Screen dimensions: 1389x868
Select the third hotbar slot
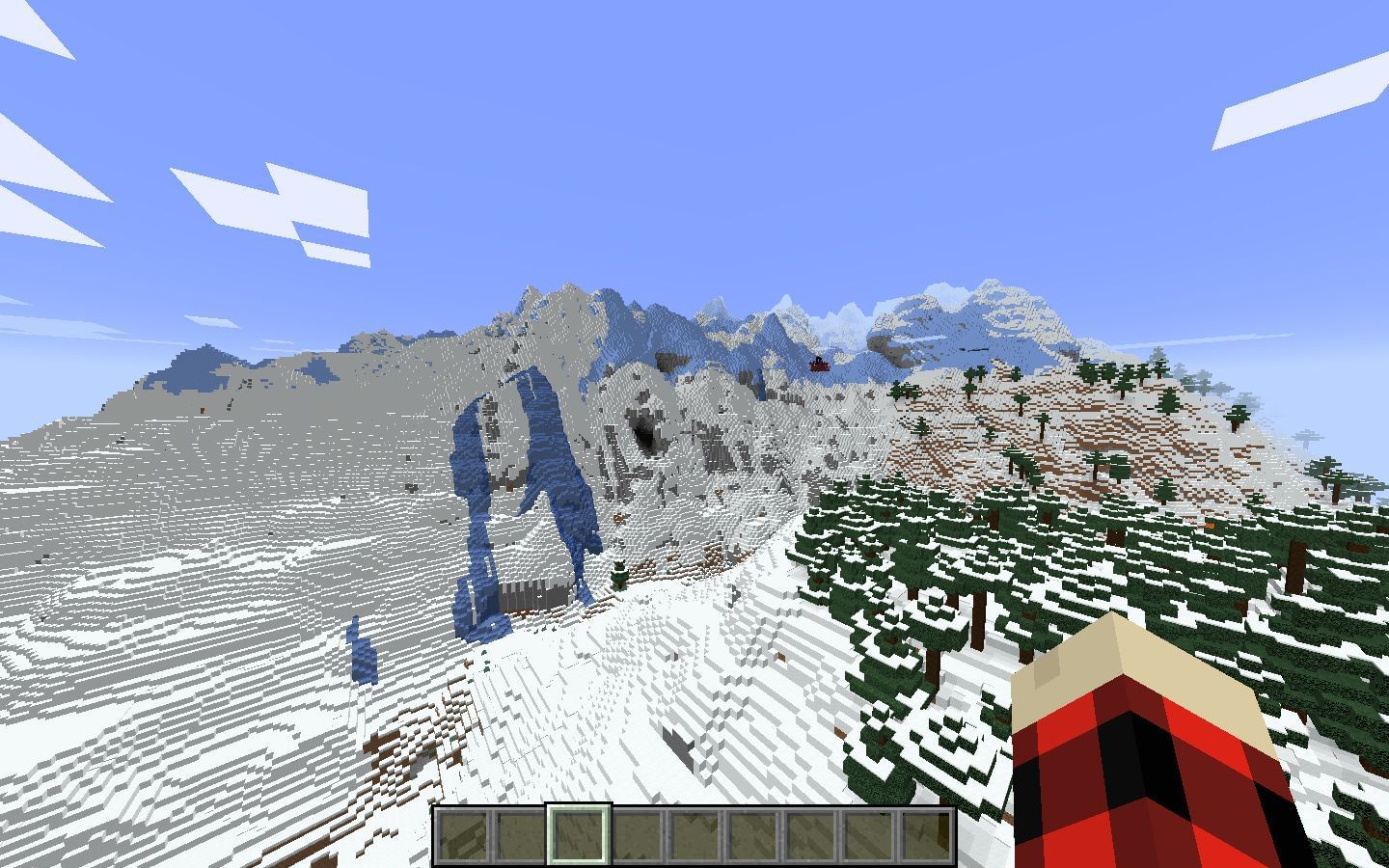coord(581,835)
